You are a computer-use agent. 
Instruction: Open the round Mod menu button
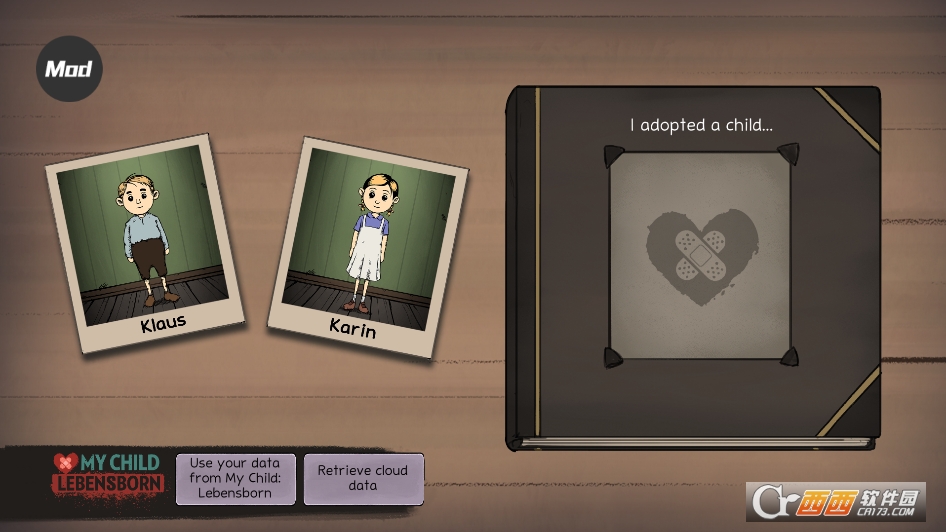click(x=69, y=69)
